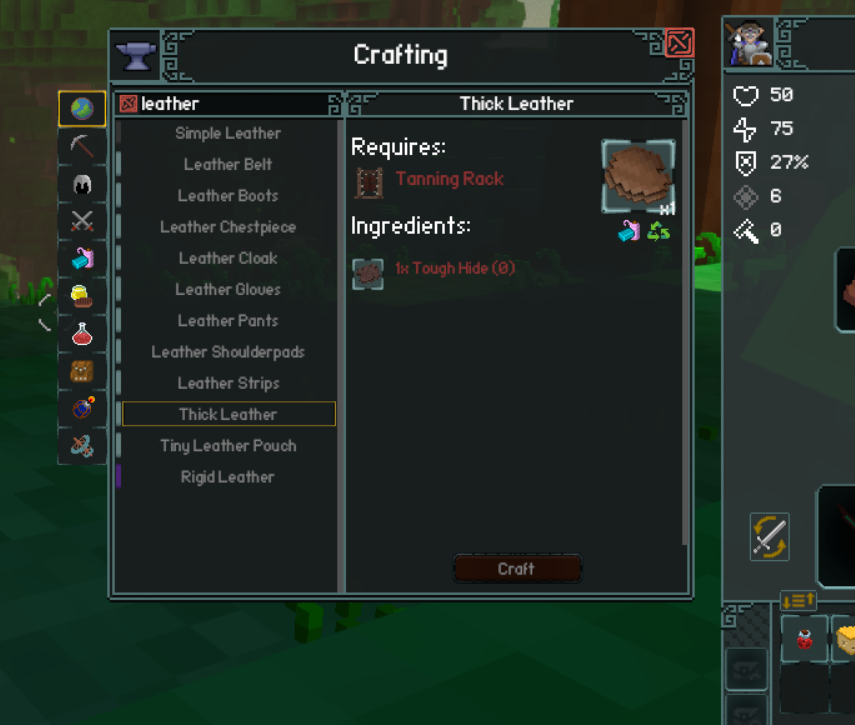Choose the Rigid Leather recipe
Image resolution: width=855 pixels, height=725 pixels.
tap(228, 477)
